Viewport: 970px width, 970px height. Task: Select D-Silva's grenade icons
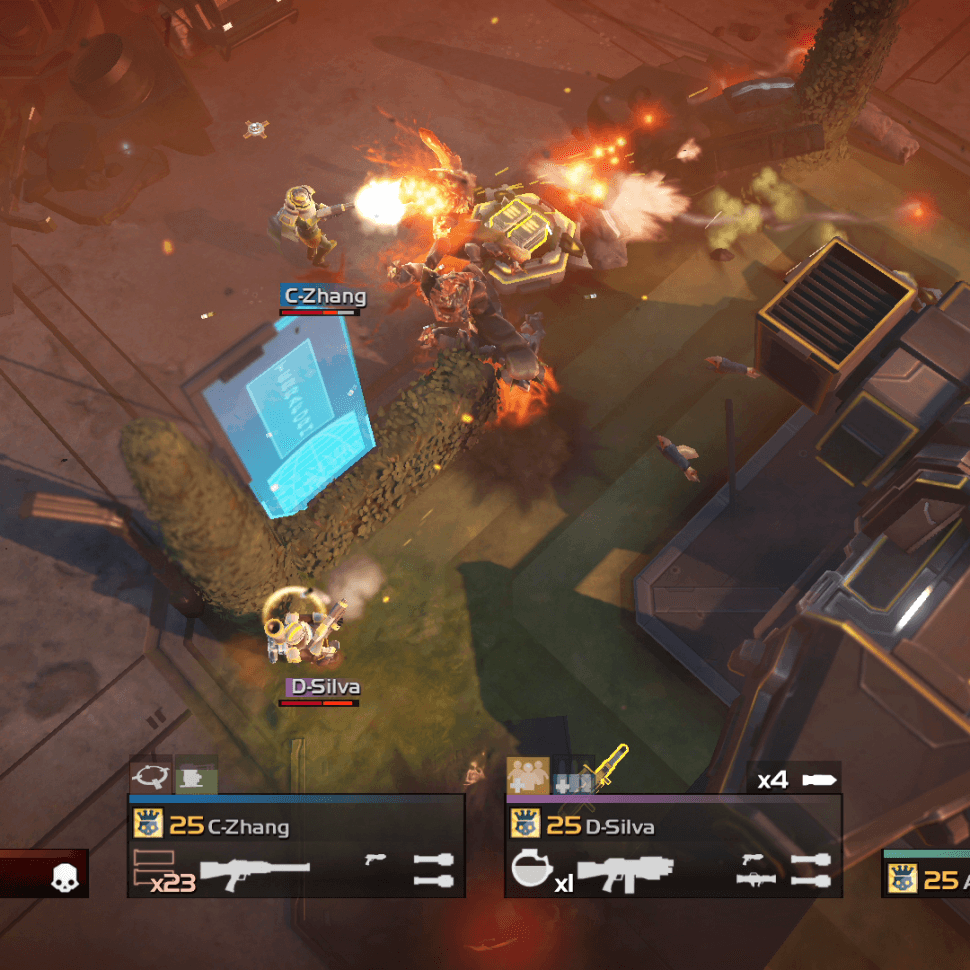(x=810, y=870)
